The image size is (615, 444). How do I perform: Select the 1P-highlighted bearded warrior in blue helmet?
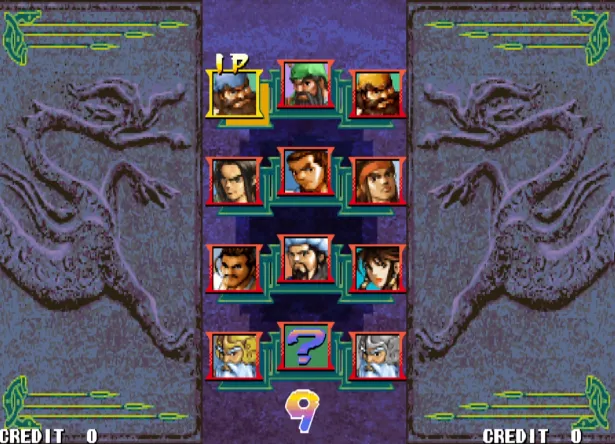tap(234, 94)
